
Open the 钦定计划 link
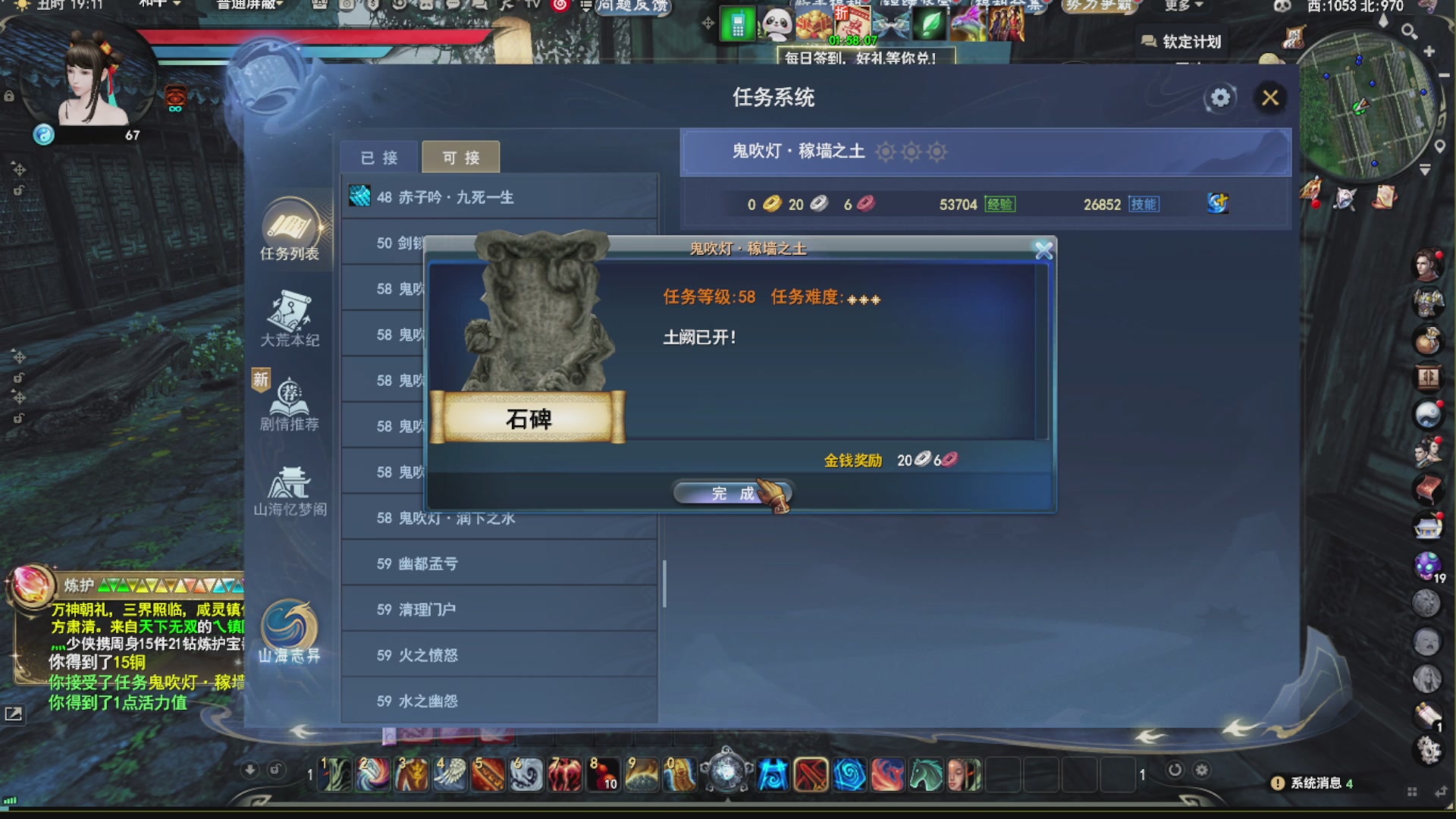[x=1183, y=42]
